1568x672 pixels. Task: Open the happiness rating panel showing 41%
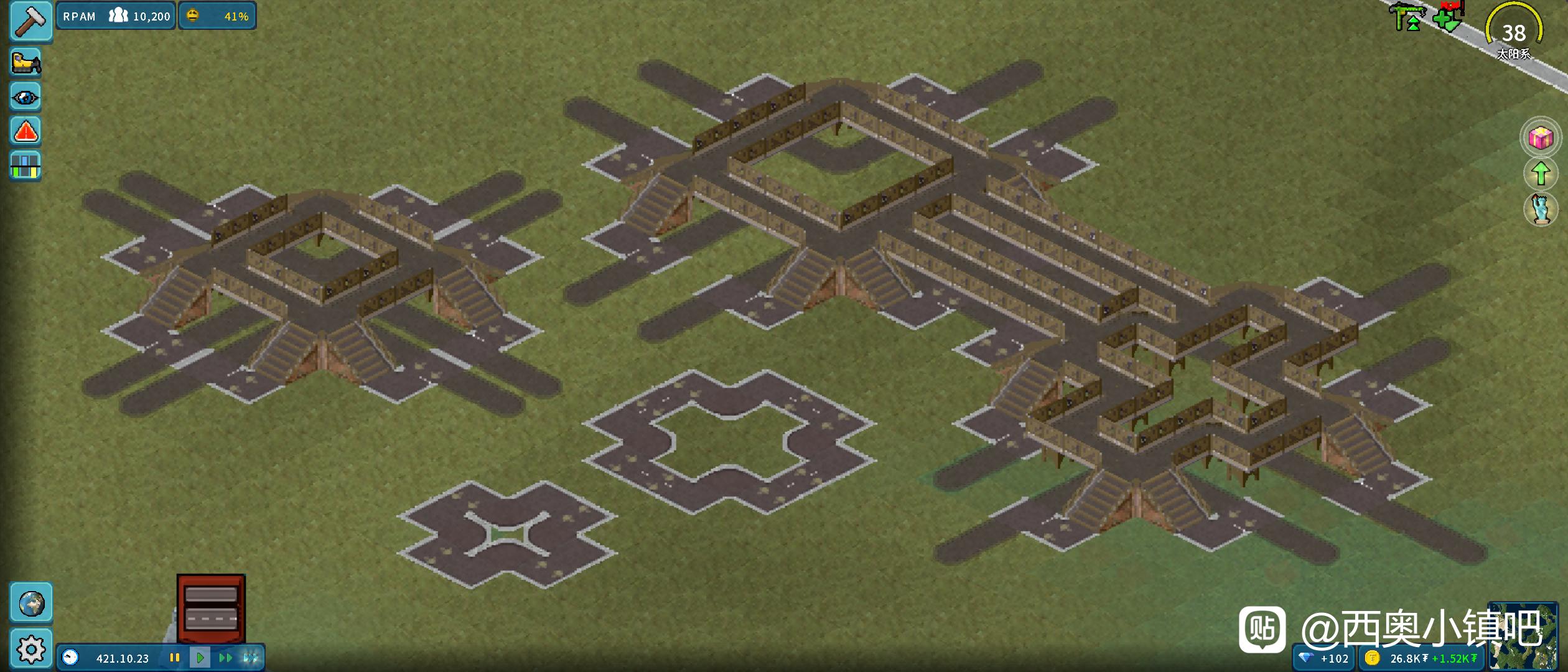click(x=217, y=16)
